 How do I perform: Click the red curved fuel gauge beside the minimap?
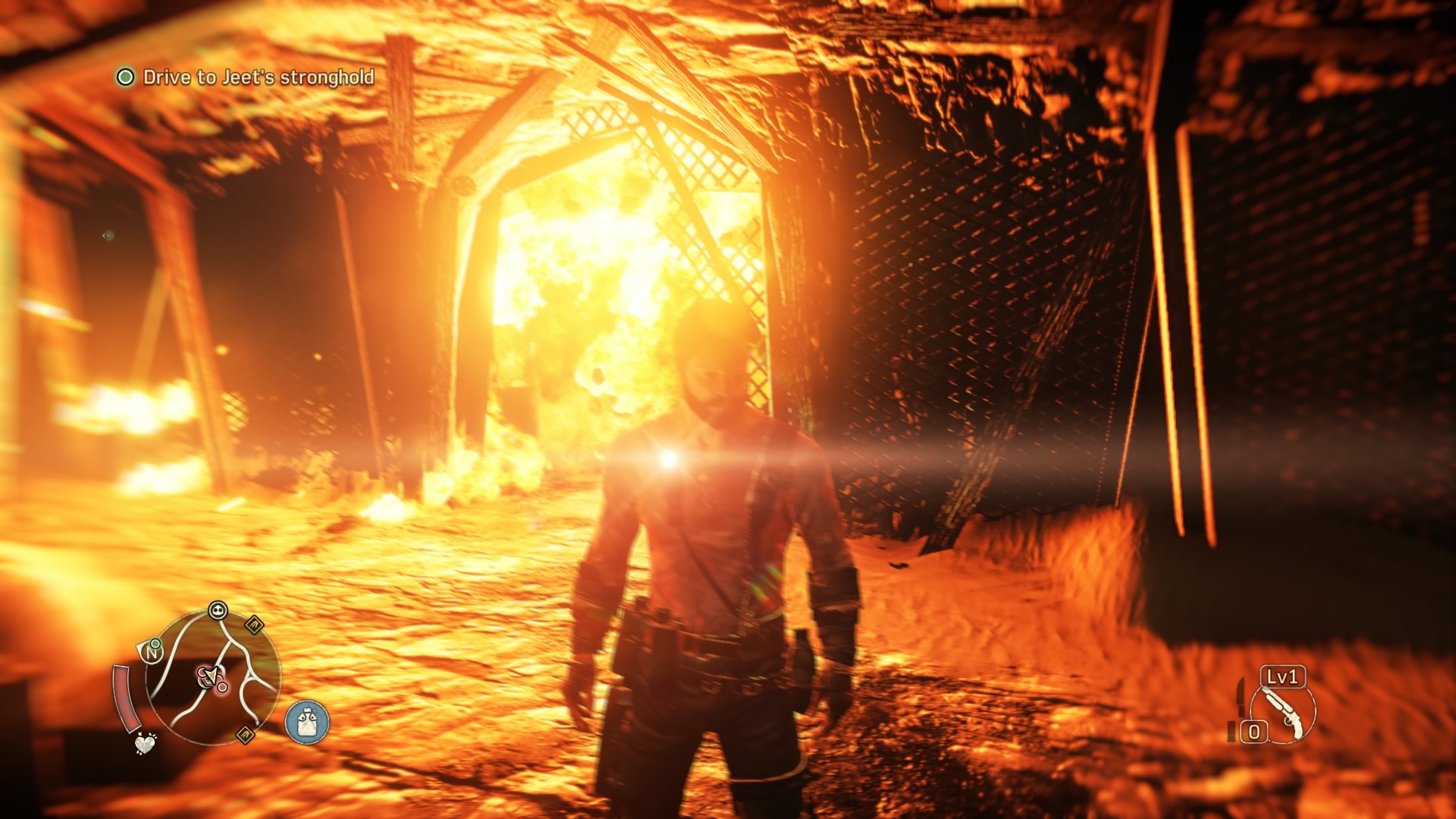coord(126,698)
